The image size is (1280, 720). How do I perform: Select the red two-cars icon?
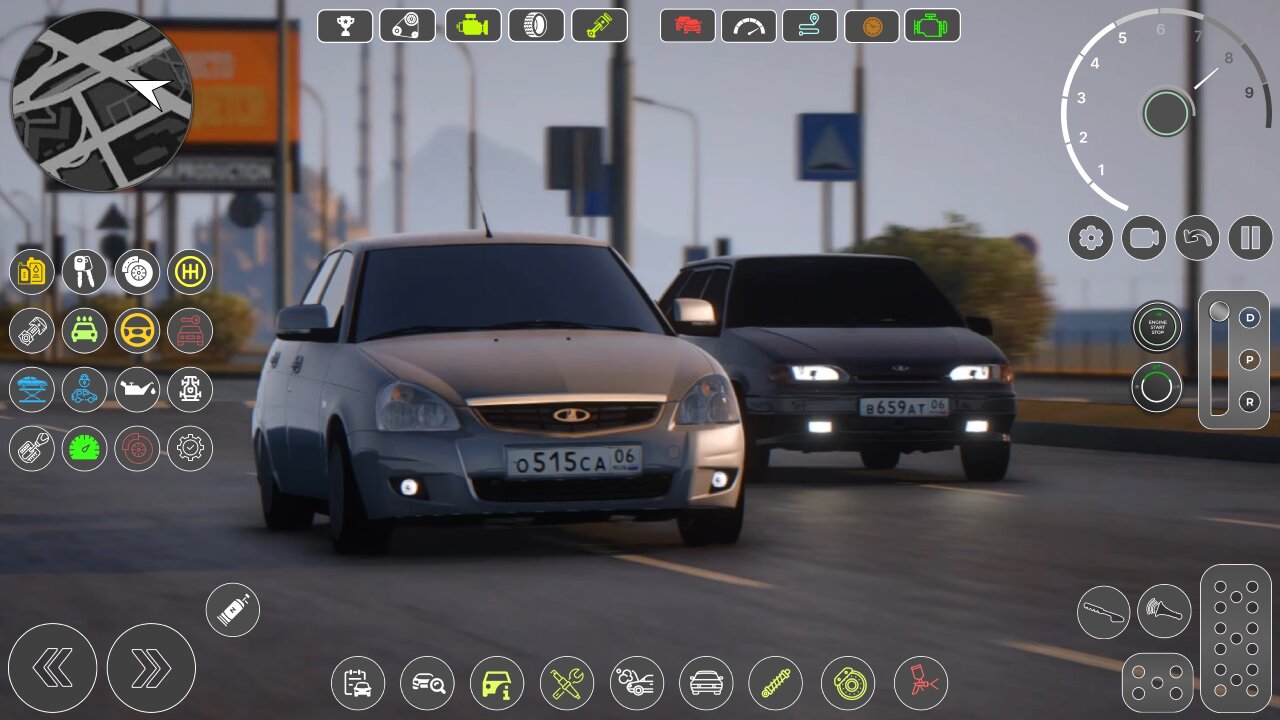(x=688, y=26)
